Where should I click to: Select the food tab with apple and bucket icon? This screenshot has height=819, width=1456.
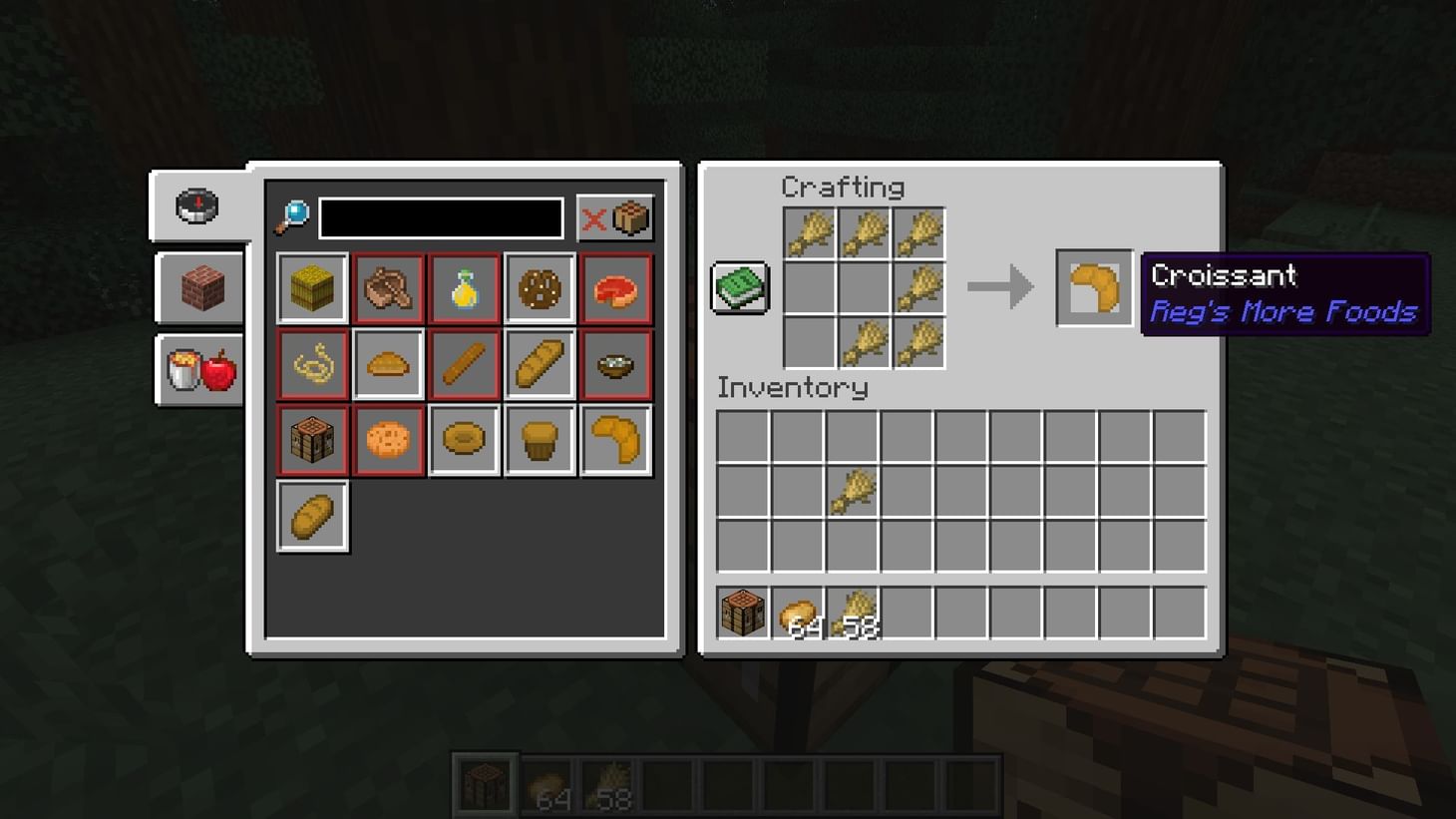(x=197, y=369)
